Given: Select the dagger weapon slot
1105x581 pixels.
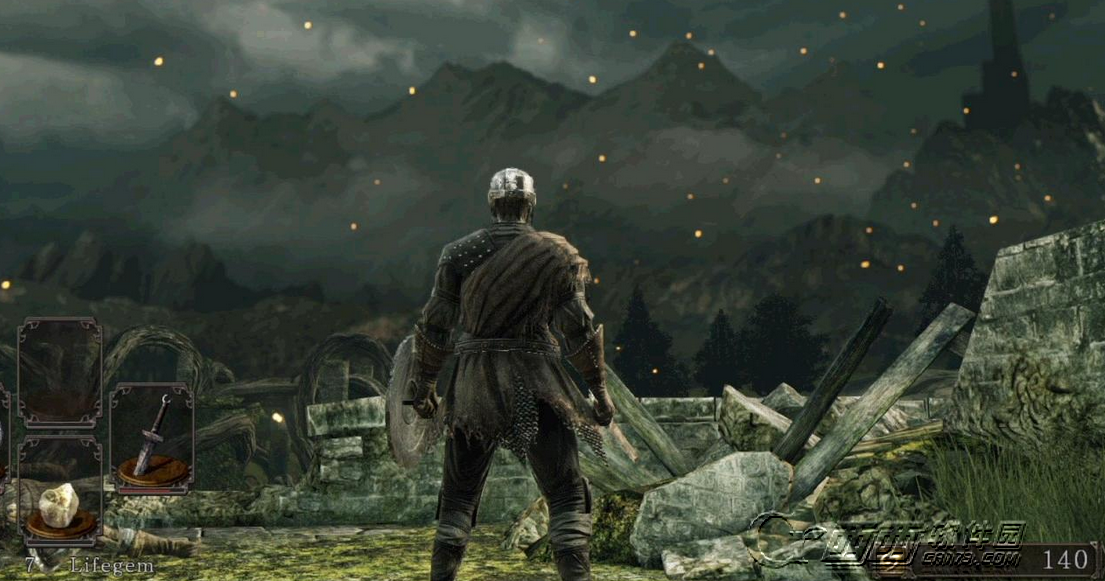Looking at the screenshot, I should 151,440.
